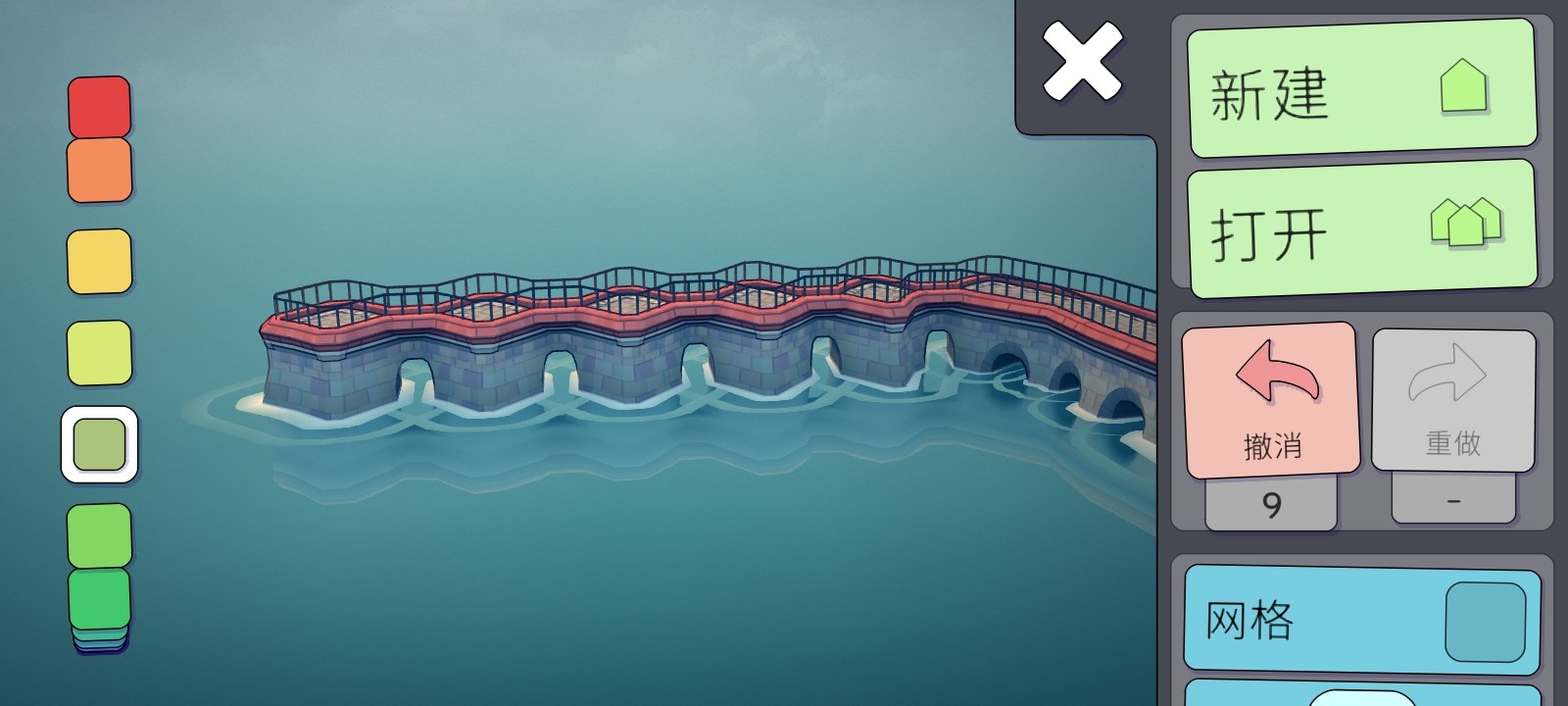Choose the bright green color swatch
Viewport: 1568px width, 706px height.
click(x=99, y=533)
